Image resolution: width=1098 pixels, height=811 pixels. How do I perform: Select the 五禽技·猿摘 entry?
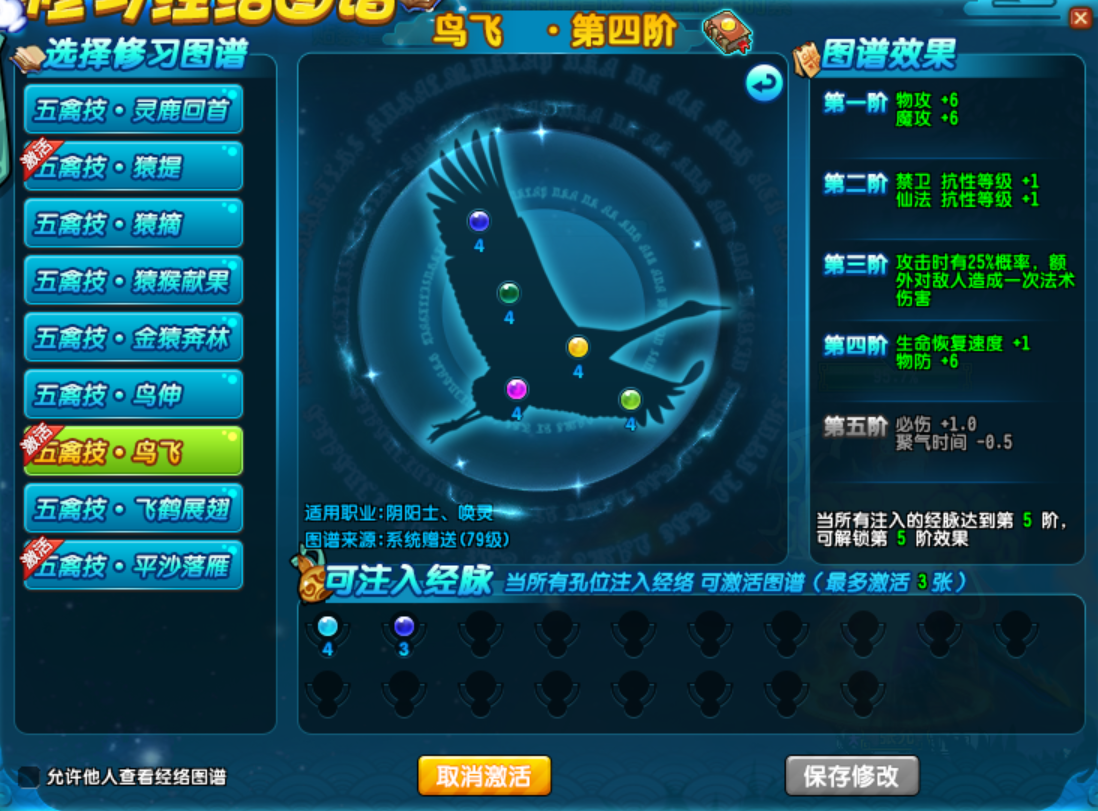click(x=133, y=223)
